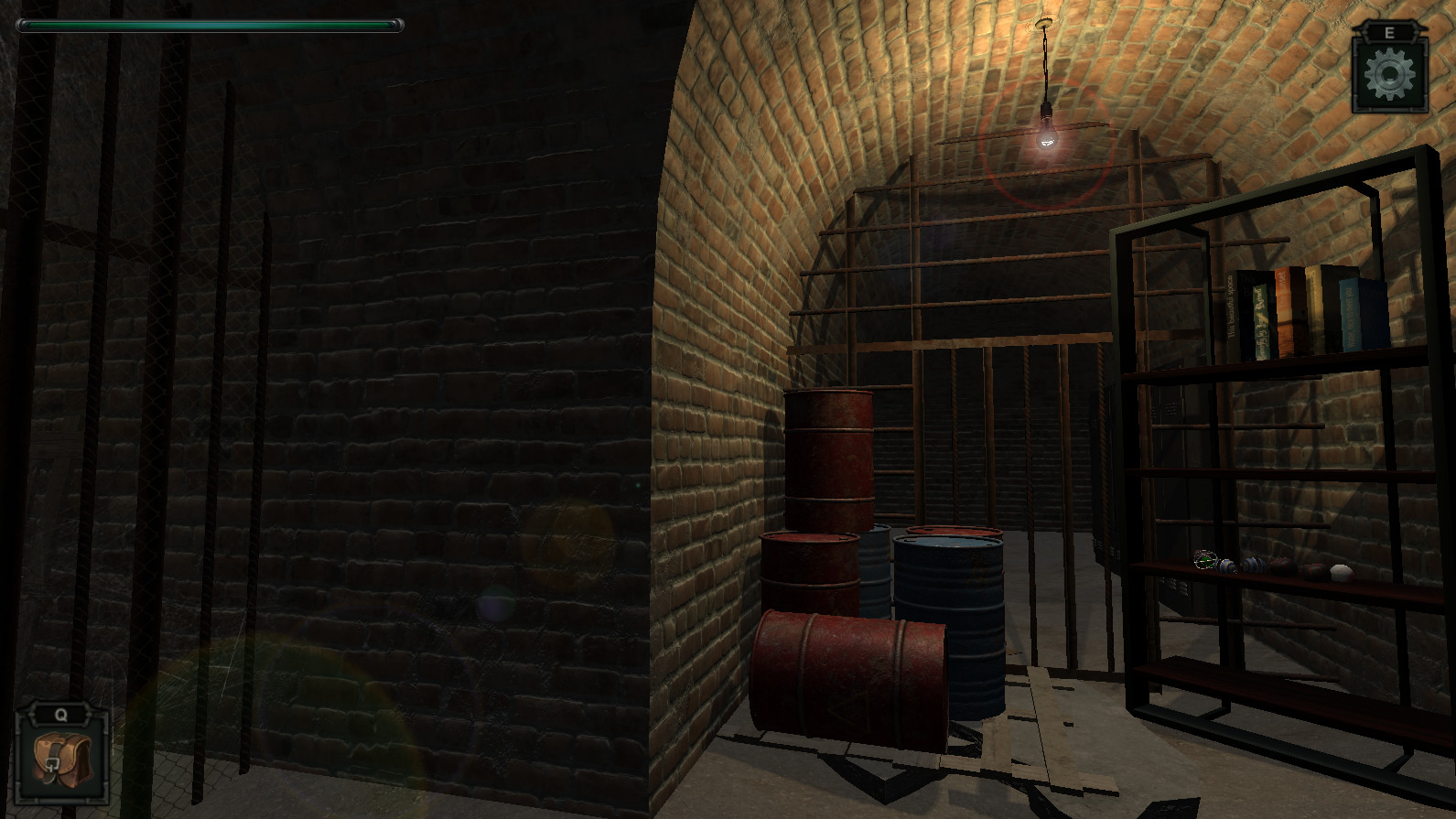Viewport: 1456px width, 819px height.
Task: Click the leaning book with the beach cover
Action: [1286, 311]
